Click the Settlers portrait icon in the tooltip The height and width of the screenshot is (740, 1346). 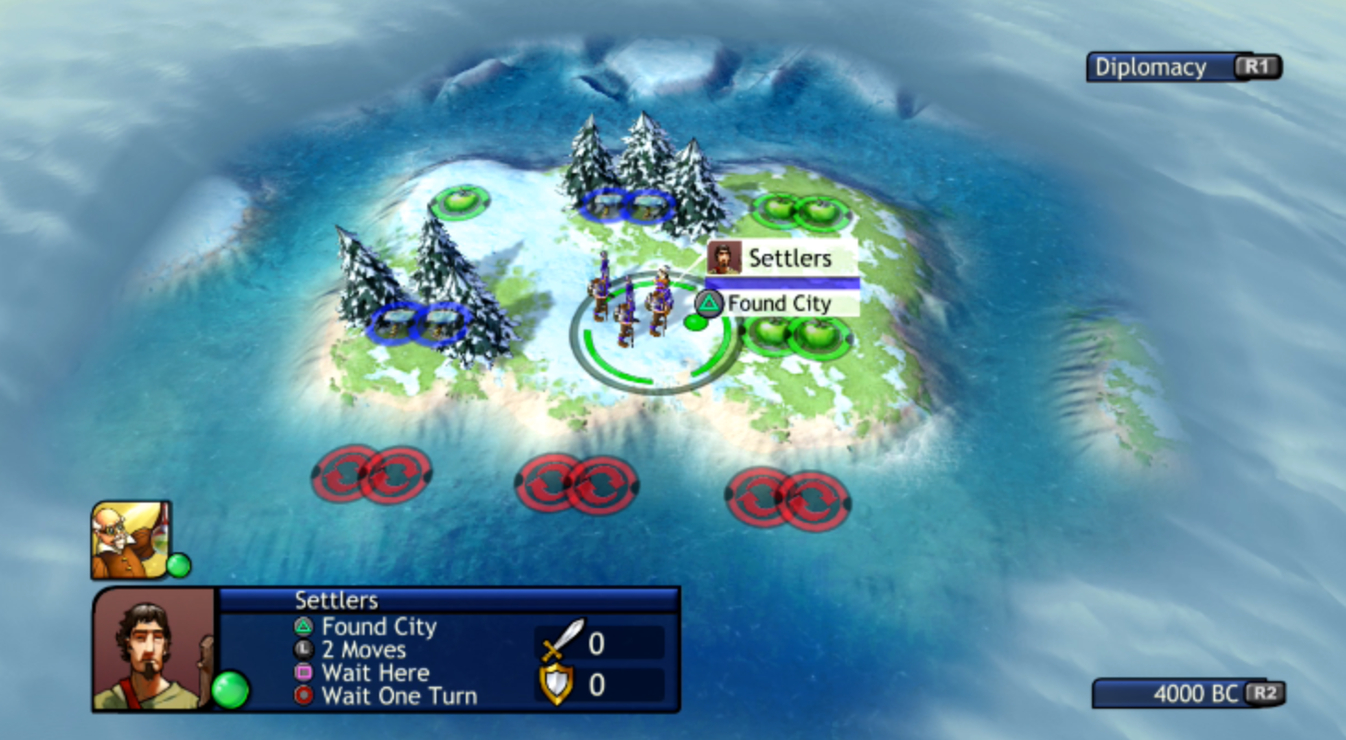tap(723, 257)
